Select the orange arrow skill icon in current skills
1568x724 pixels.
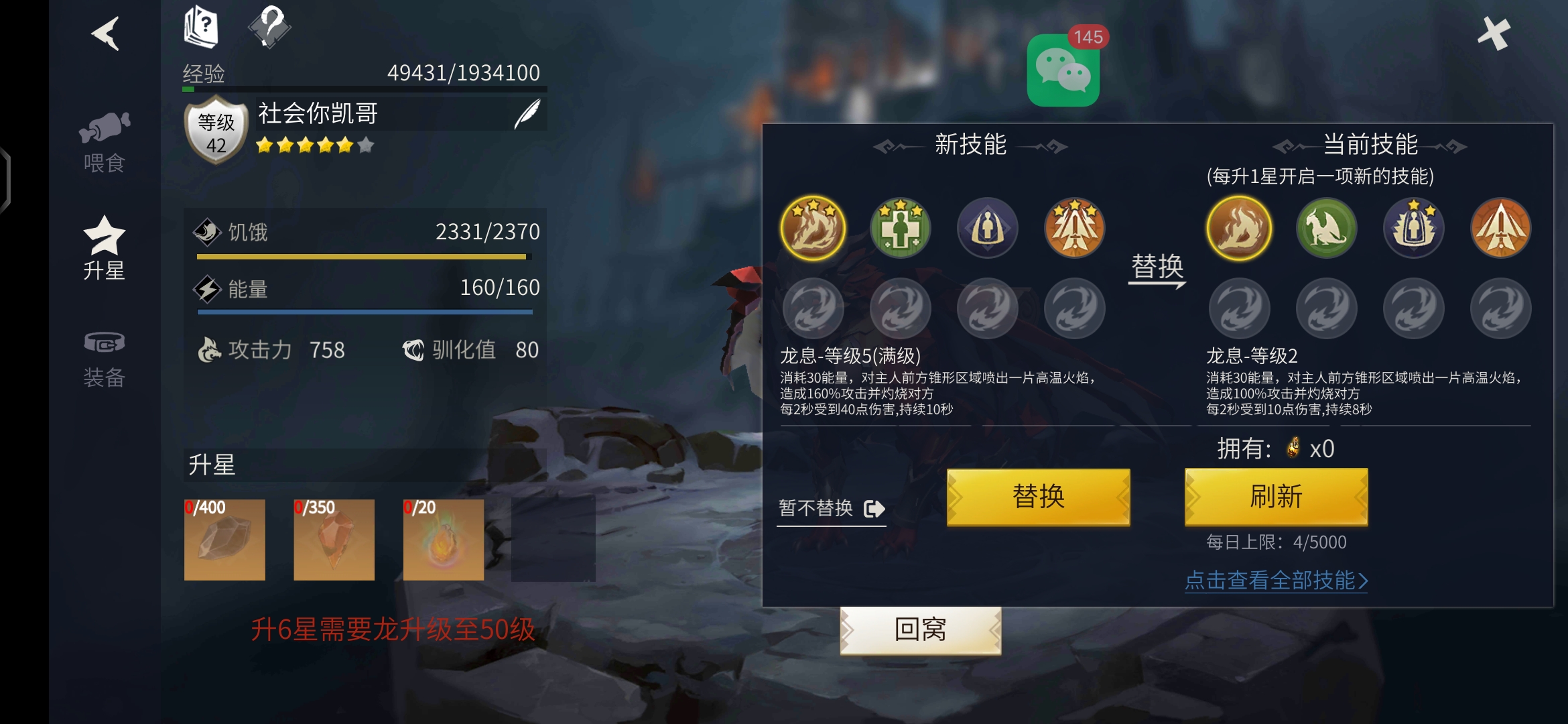(x=1501, y=229)
